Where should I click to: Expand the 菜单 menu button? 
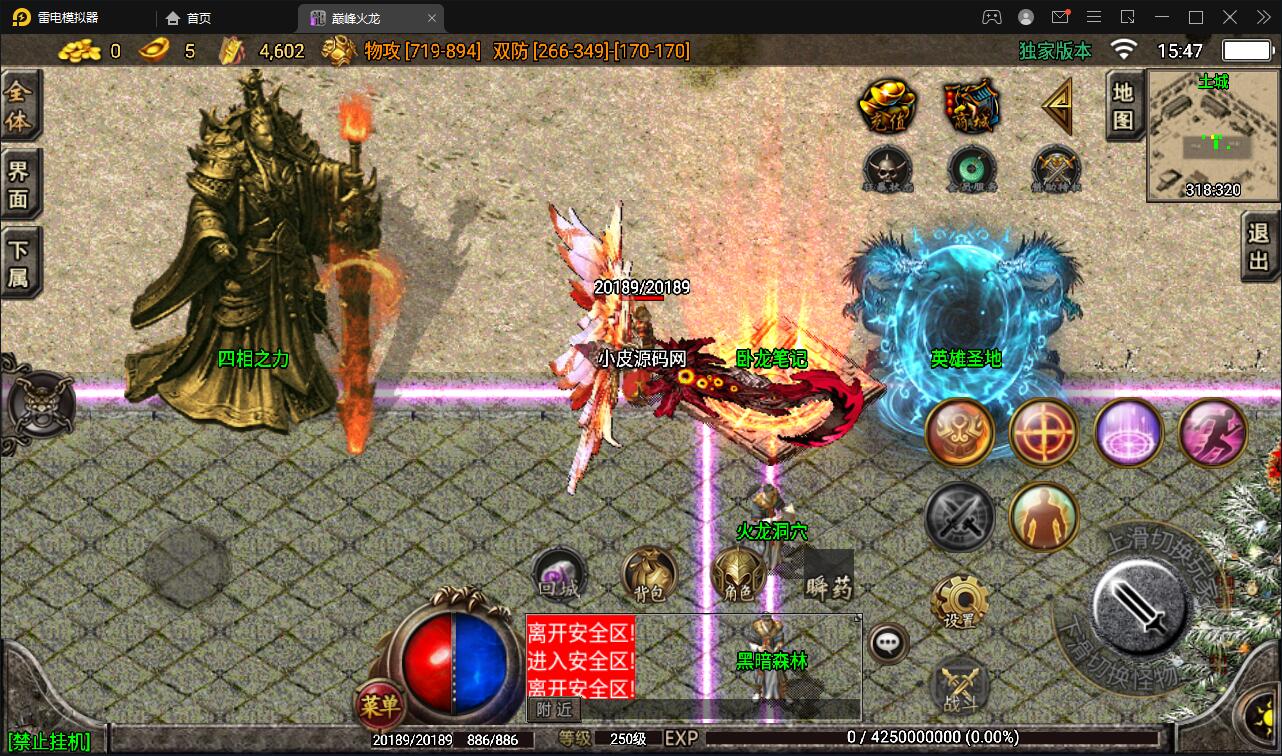click(384, 706)
